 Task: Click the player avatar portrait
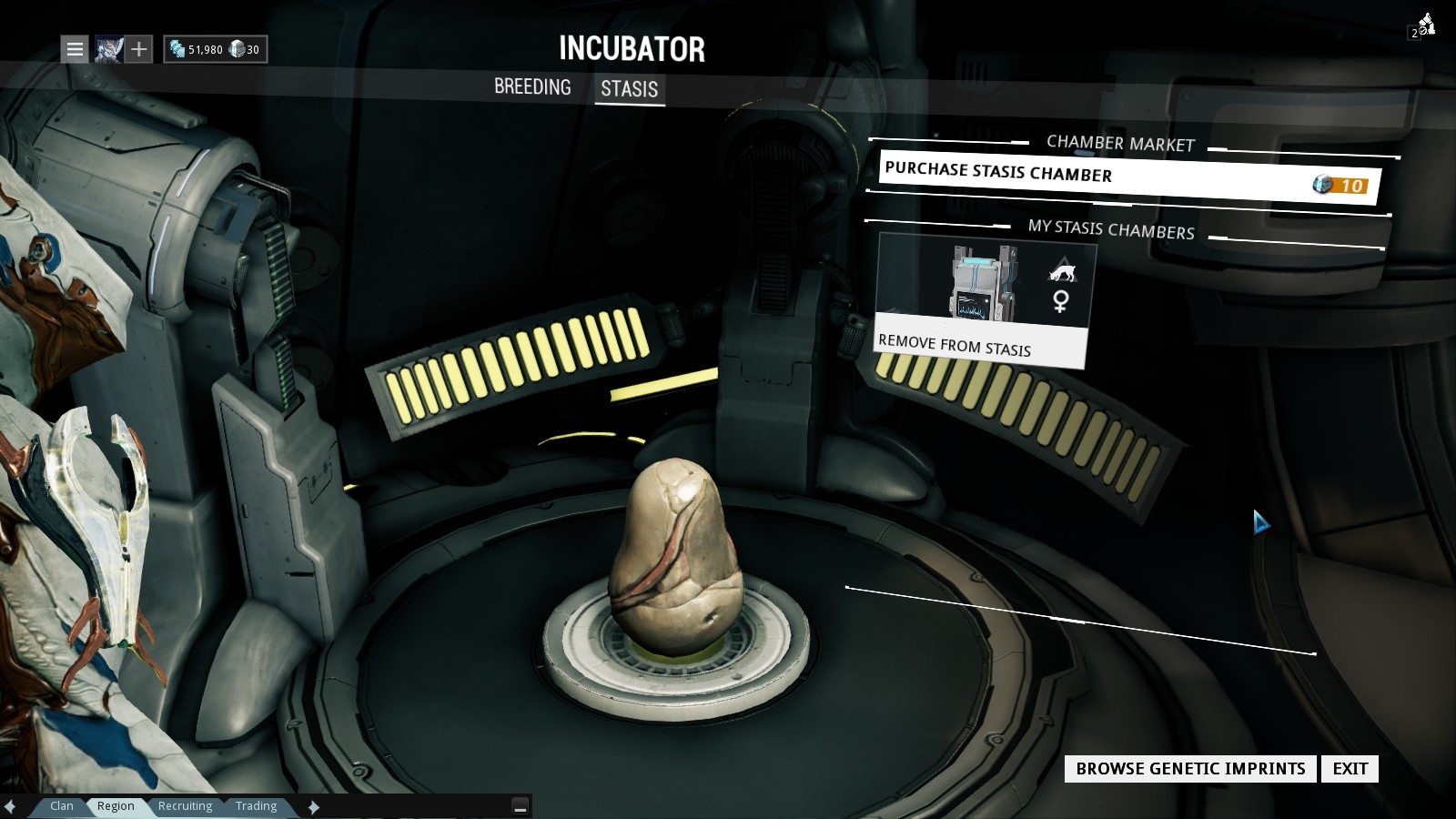point(108,49)
